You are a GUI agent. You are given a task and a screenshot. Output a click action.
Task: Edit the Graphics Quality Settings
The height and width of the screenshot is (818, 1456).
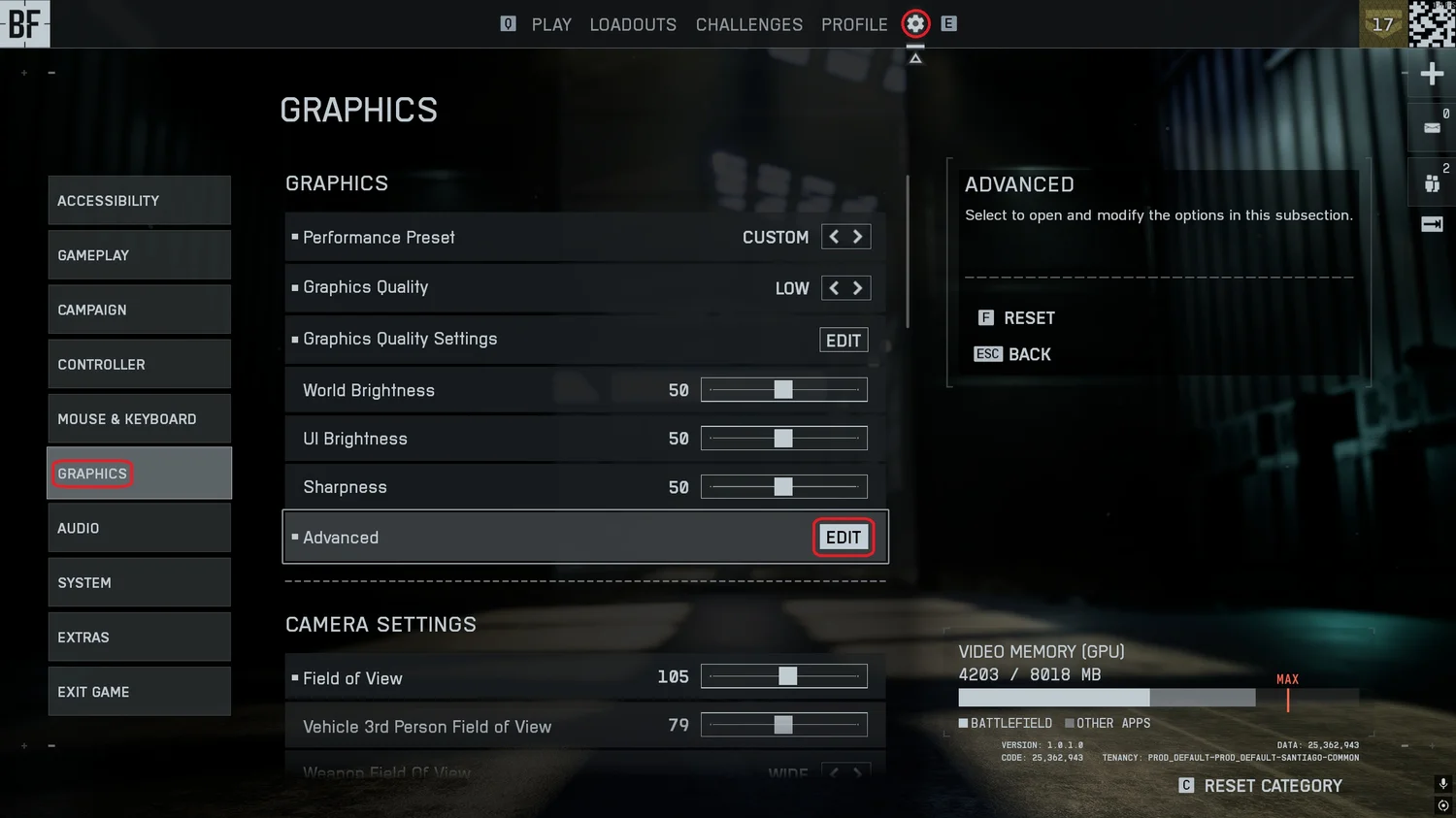[x=844, y=341]
